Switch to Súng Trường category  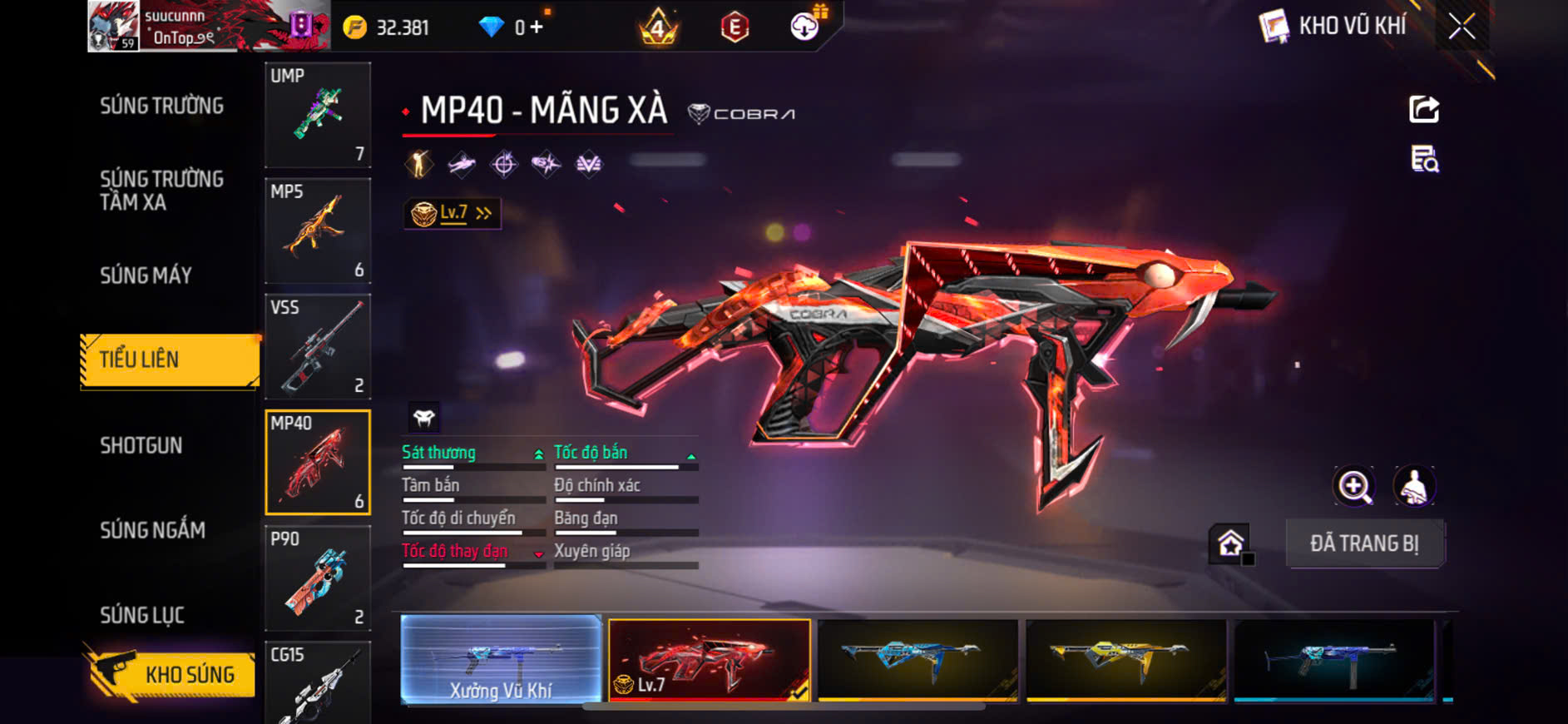tap(161, 106)
